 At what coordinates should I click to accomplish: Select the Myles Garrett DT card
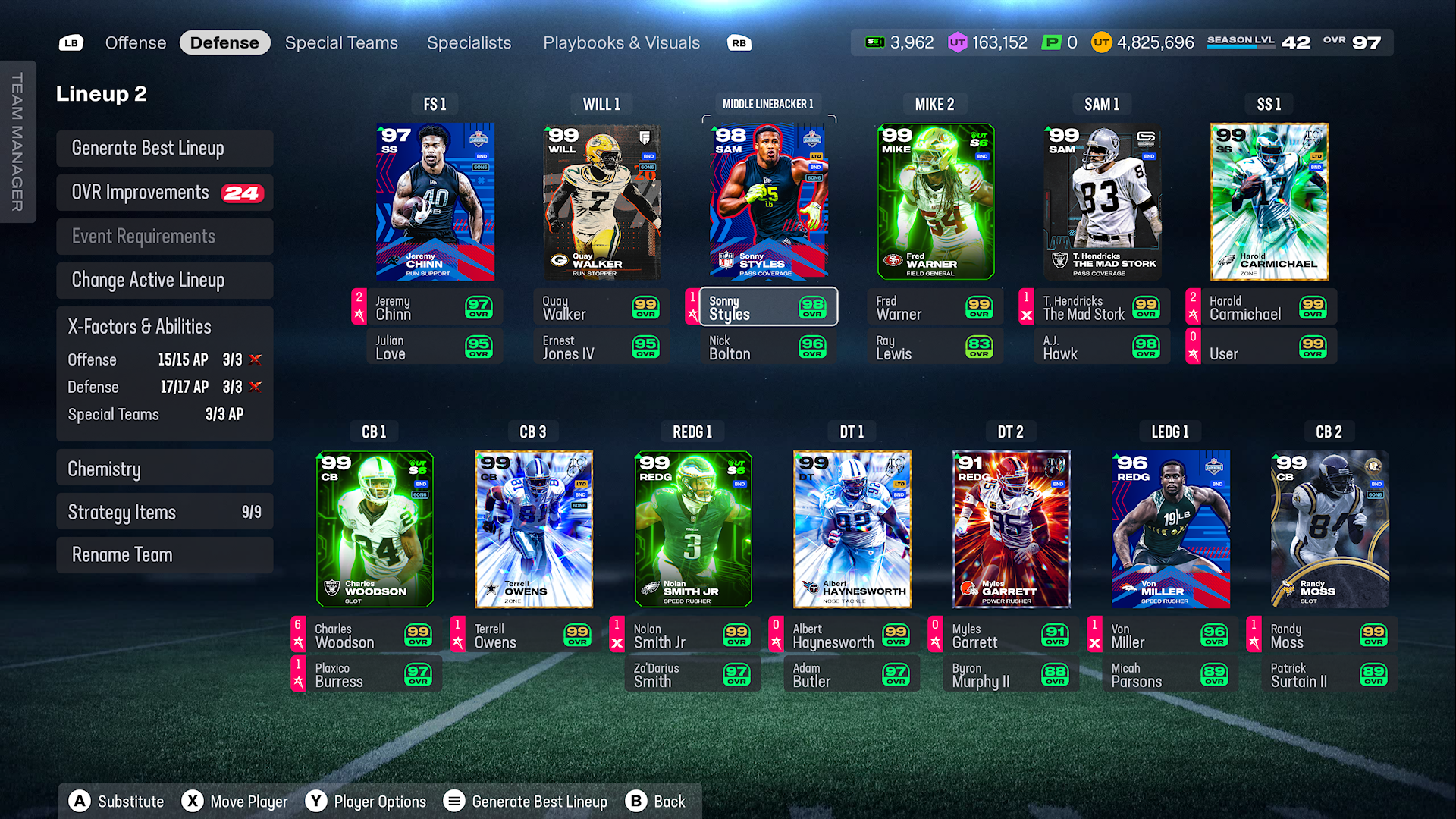tap(1011, 529)
